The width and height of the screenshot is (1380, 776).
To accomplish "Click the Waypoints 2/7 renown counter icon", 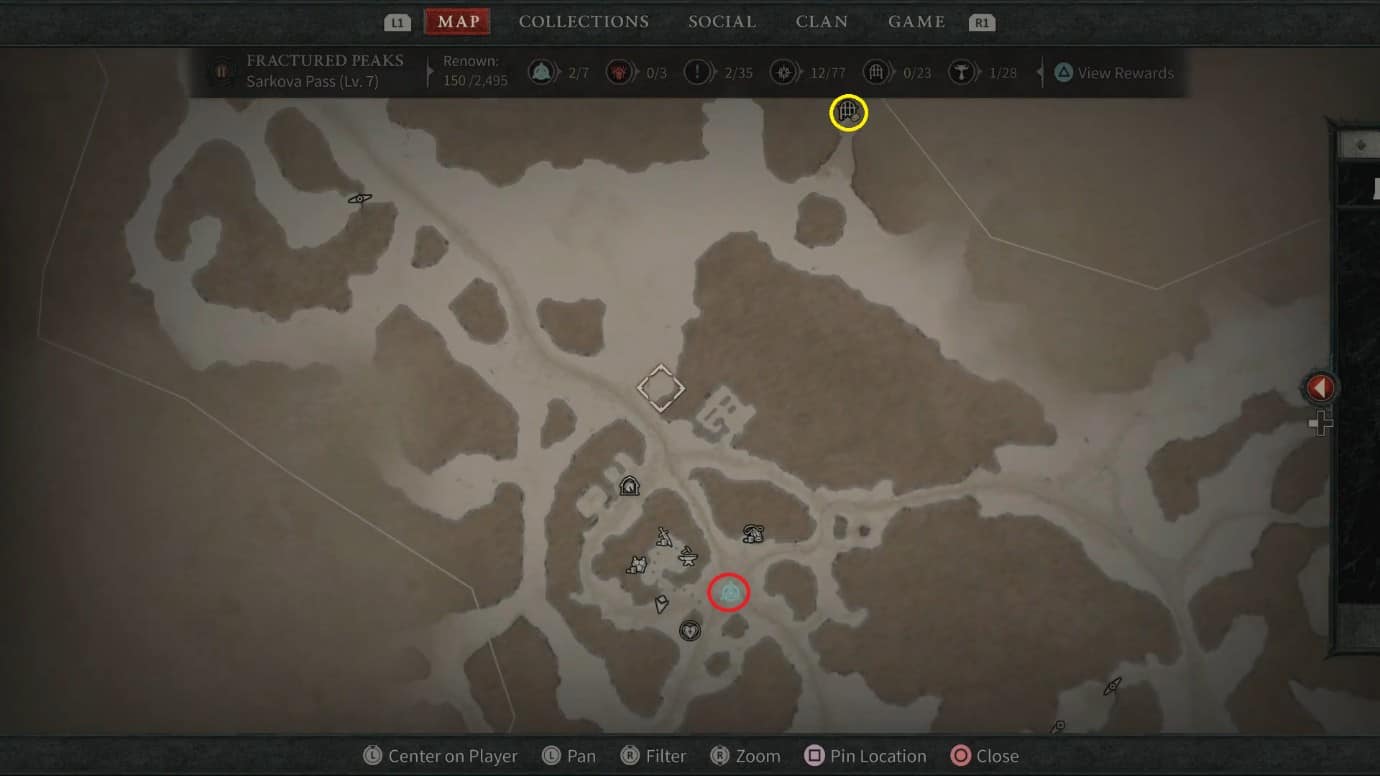I will coord(541,72).
